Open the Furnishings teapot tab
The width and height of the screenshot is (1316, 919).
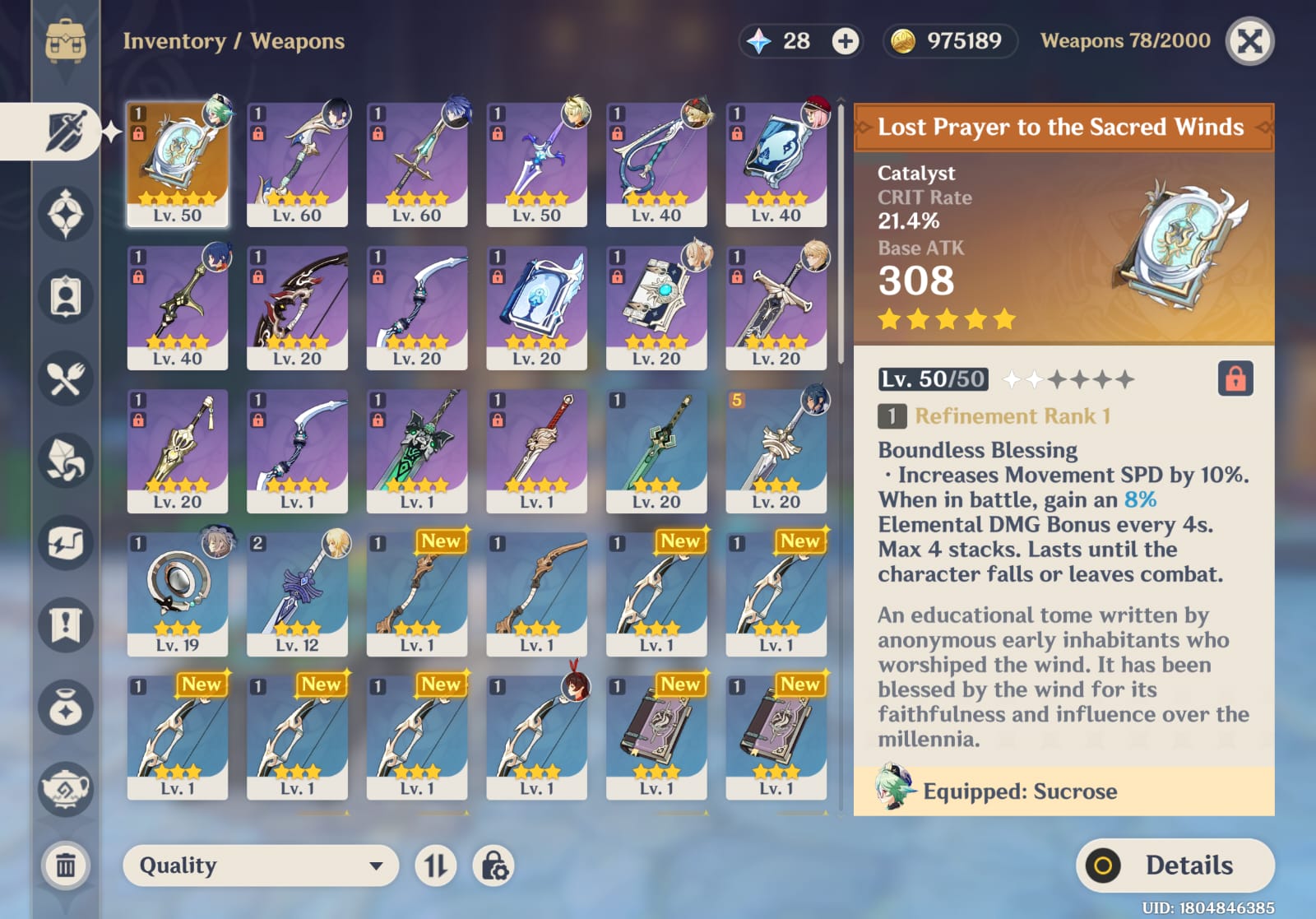(66, 790)
